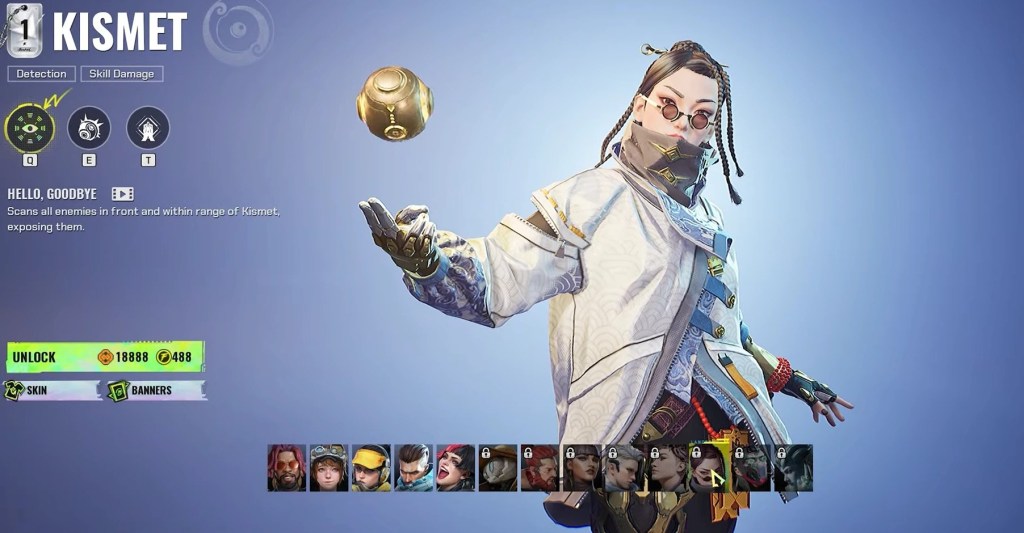The image size is (1024, 533).
Task: Choose the dark-haired hero with blue collar
Action: (413, 468)
